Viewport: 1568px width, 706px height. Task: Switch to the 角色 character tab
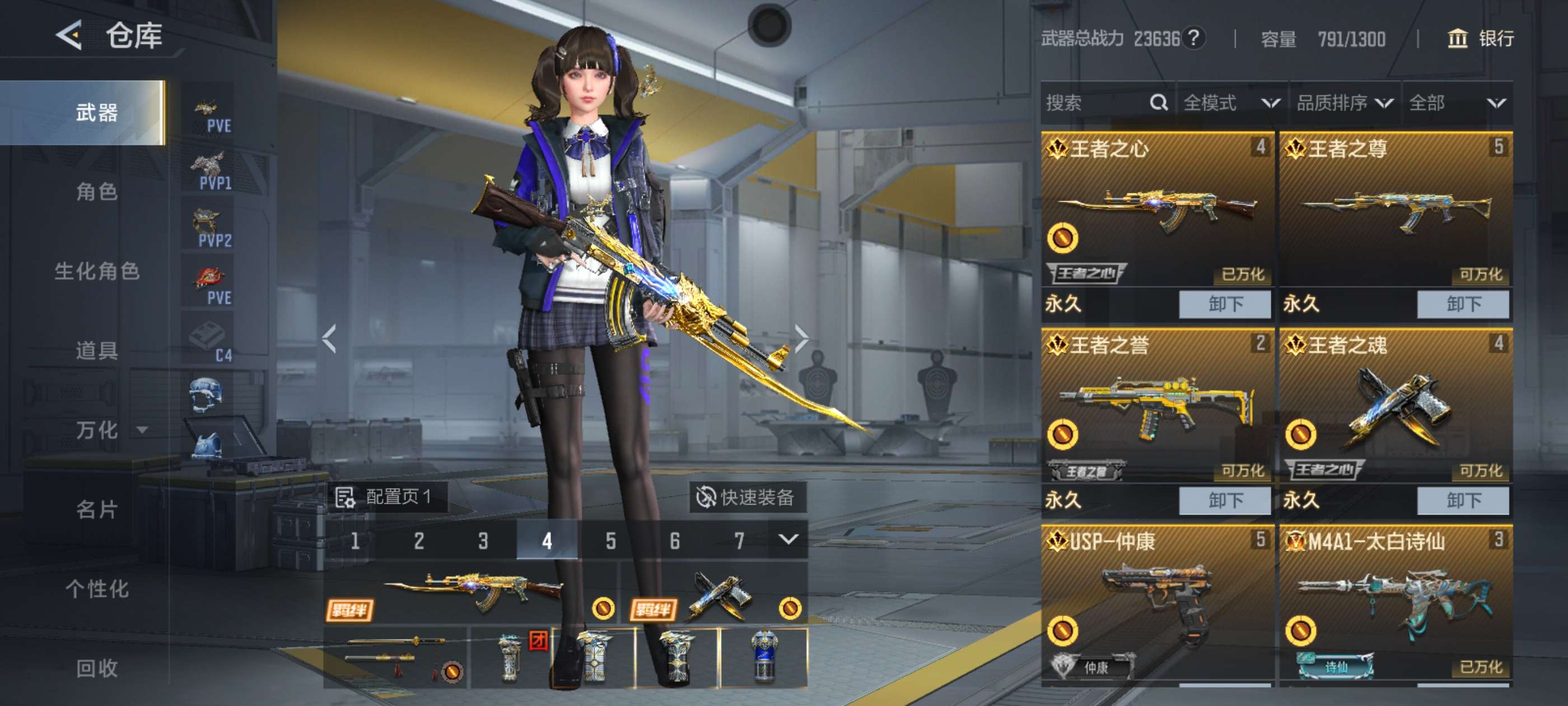coord(97,192)
